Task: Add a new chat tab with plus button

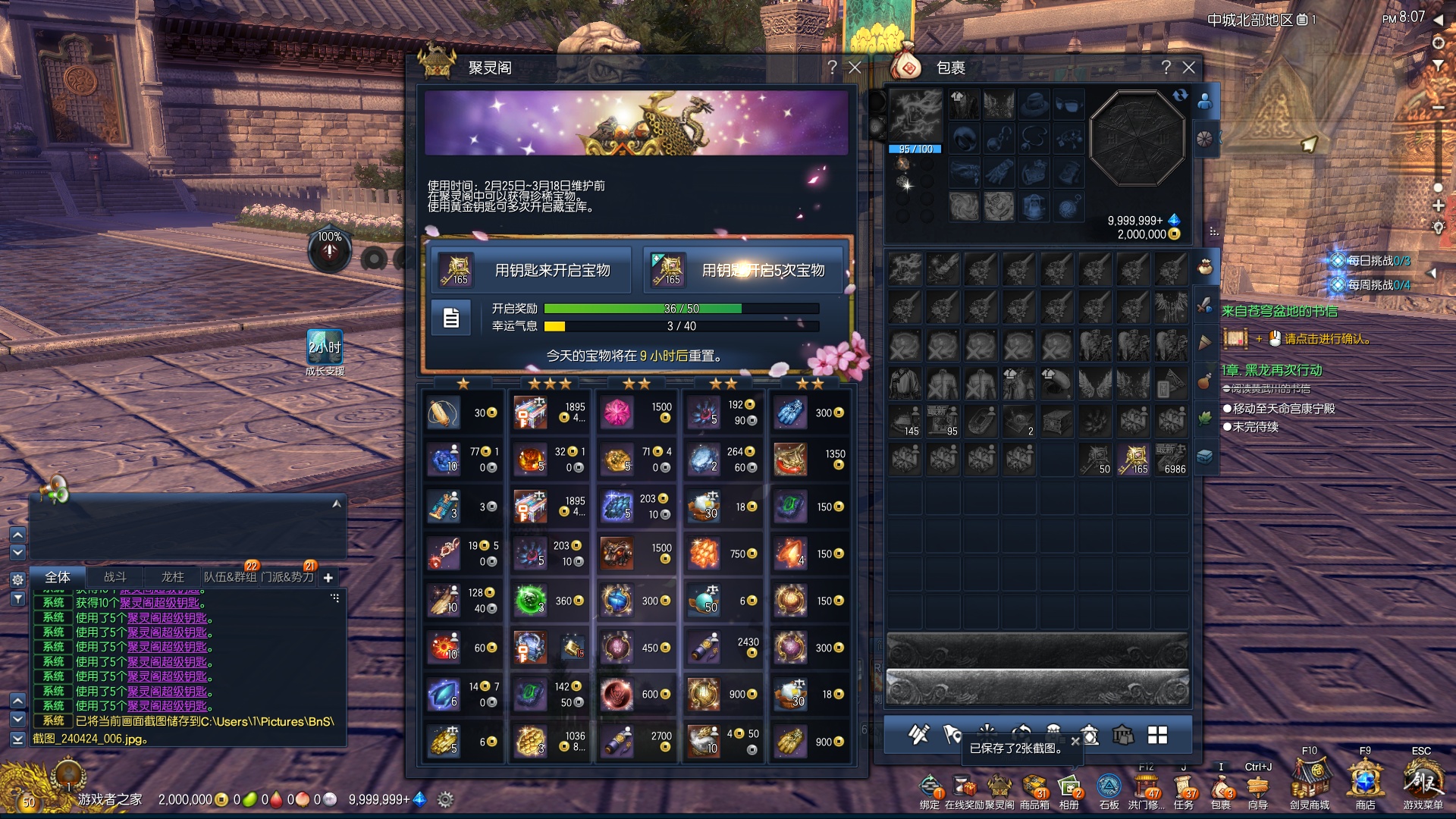Action: click(x=328, y=578)
